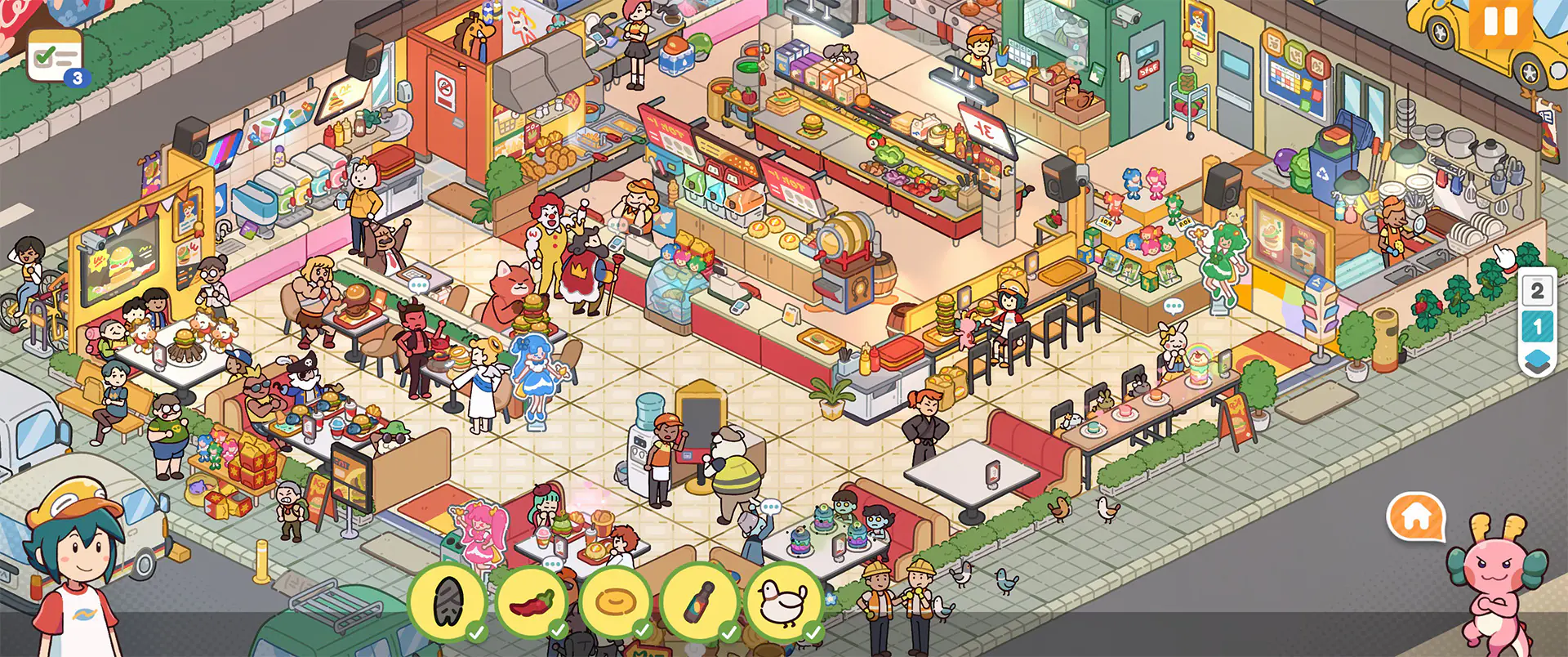This screenshot has height=657, width=1568.
Task: Select the found footprint item icon
Action: tap(447, 603)
